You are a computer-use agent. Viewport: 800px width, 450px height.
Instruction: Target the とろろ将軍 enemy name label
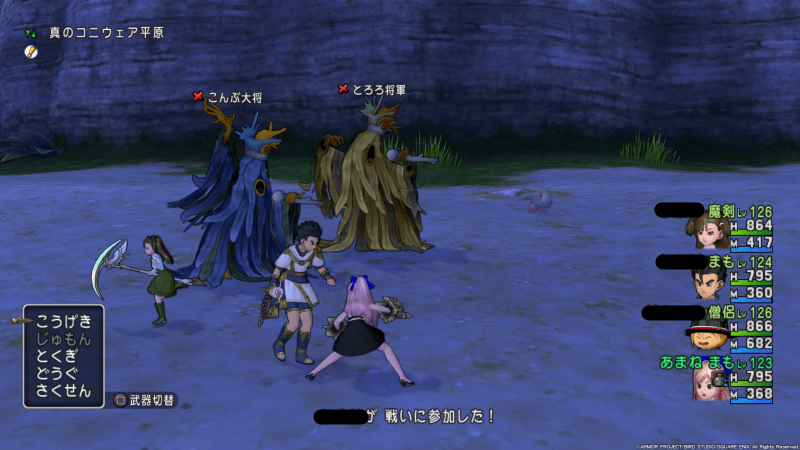click(x=378, y=89)
